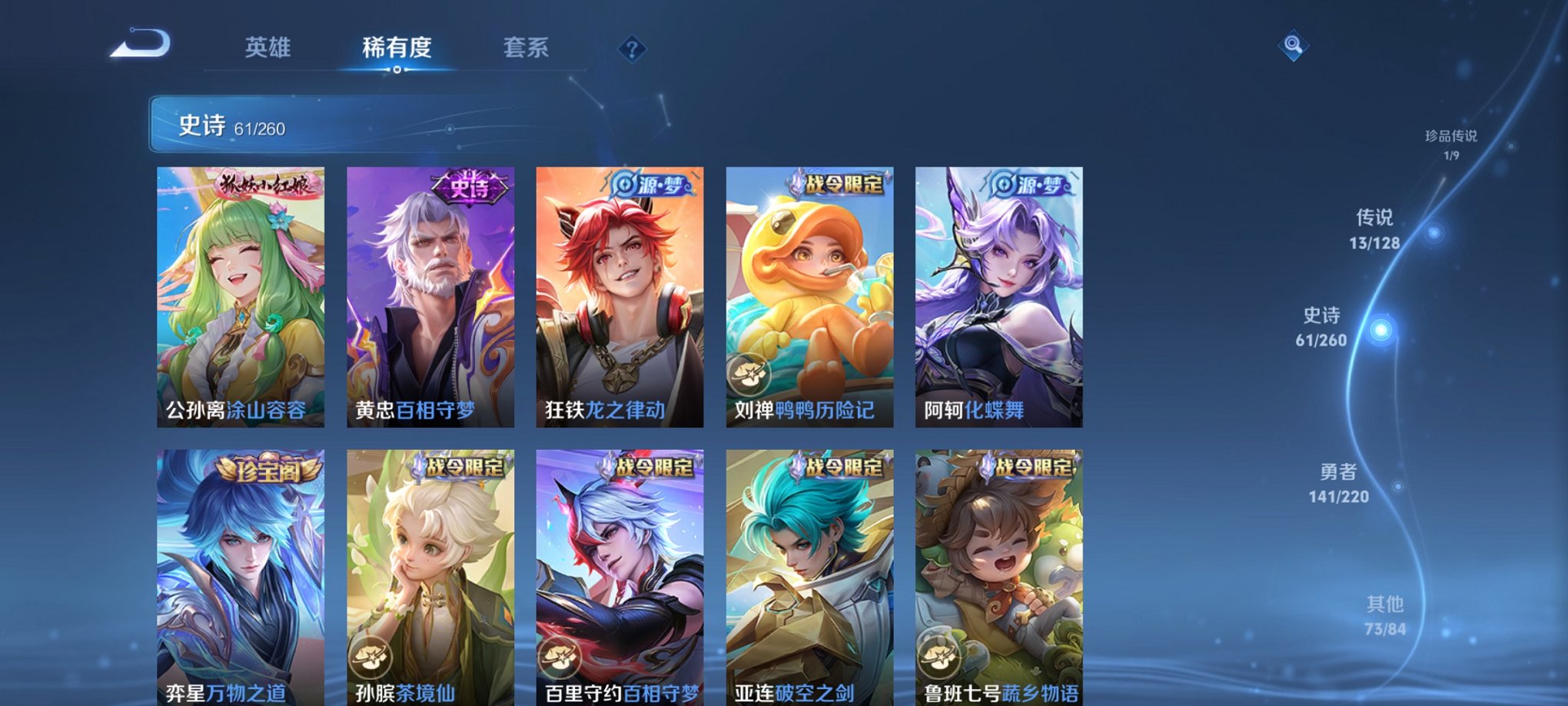Select the 稀有度 tab

tap(396, 48)
